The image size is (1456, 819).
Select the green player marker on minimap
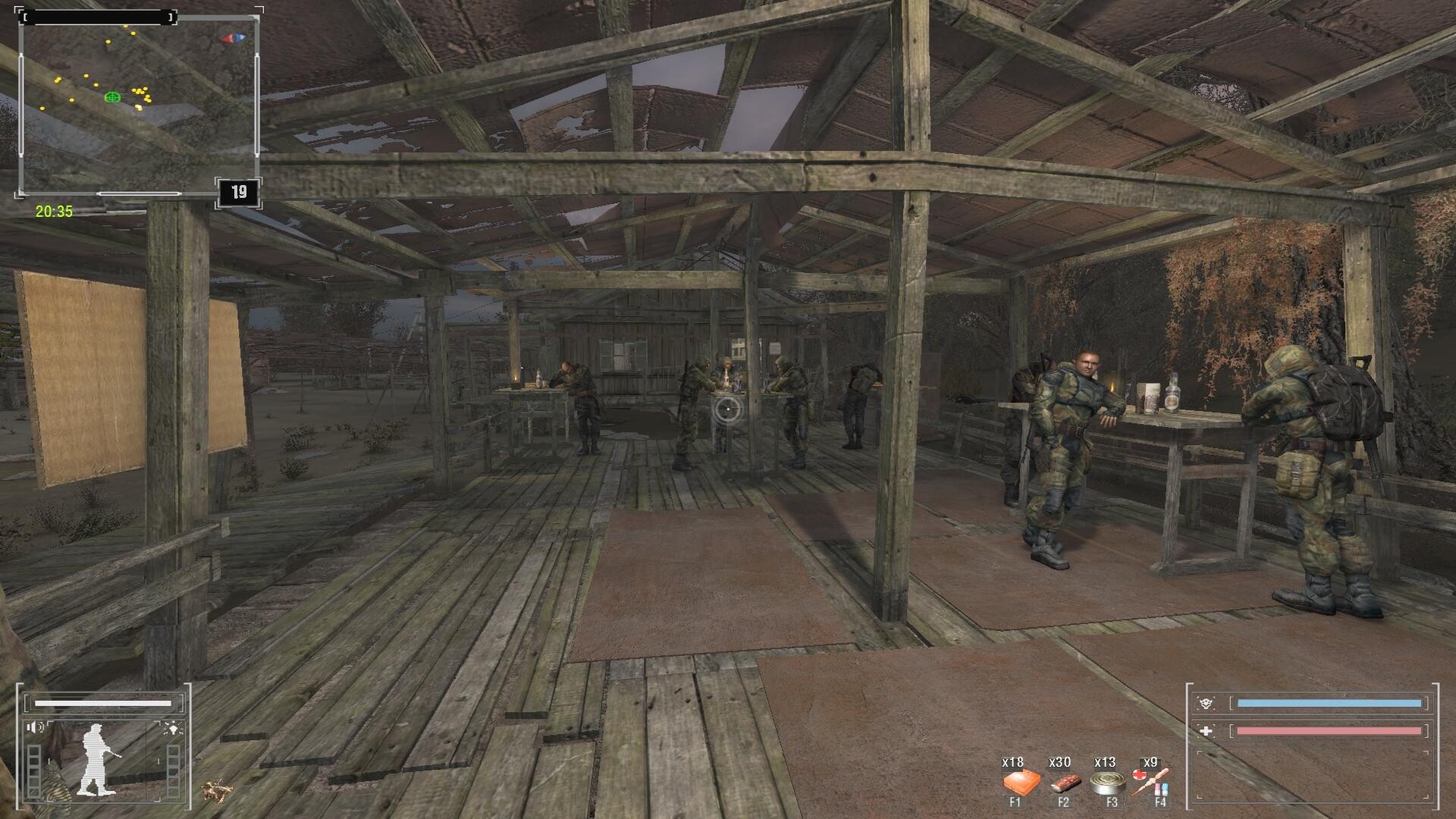[x=112, y=97]
